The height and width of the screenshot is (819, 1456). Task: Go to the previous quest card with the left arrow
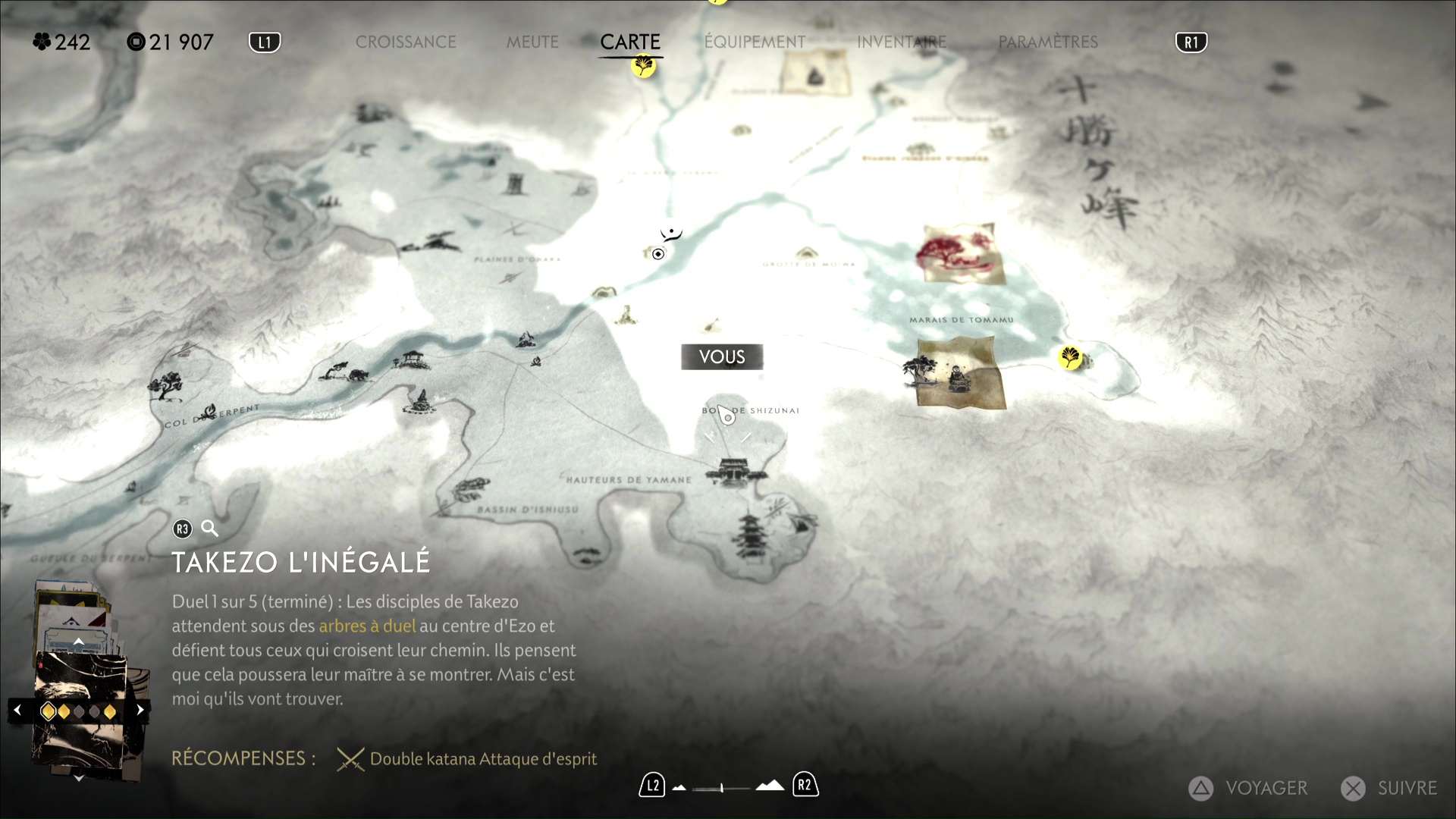[17, 711]
